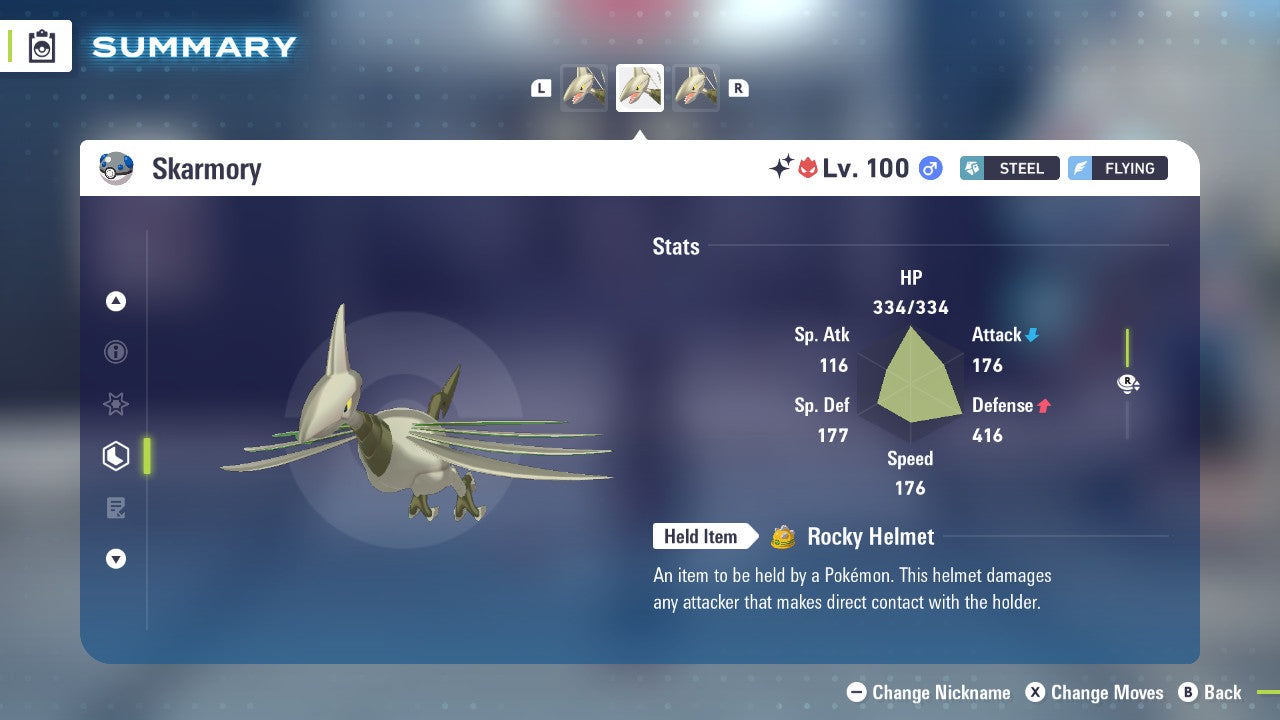Open the Pokémon info page with the info icon
The width and height of the screenshot is (1280, 720).
point(116,352)
